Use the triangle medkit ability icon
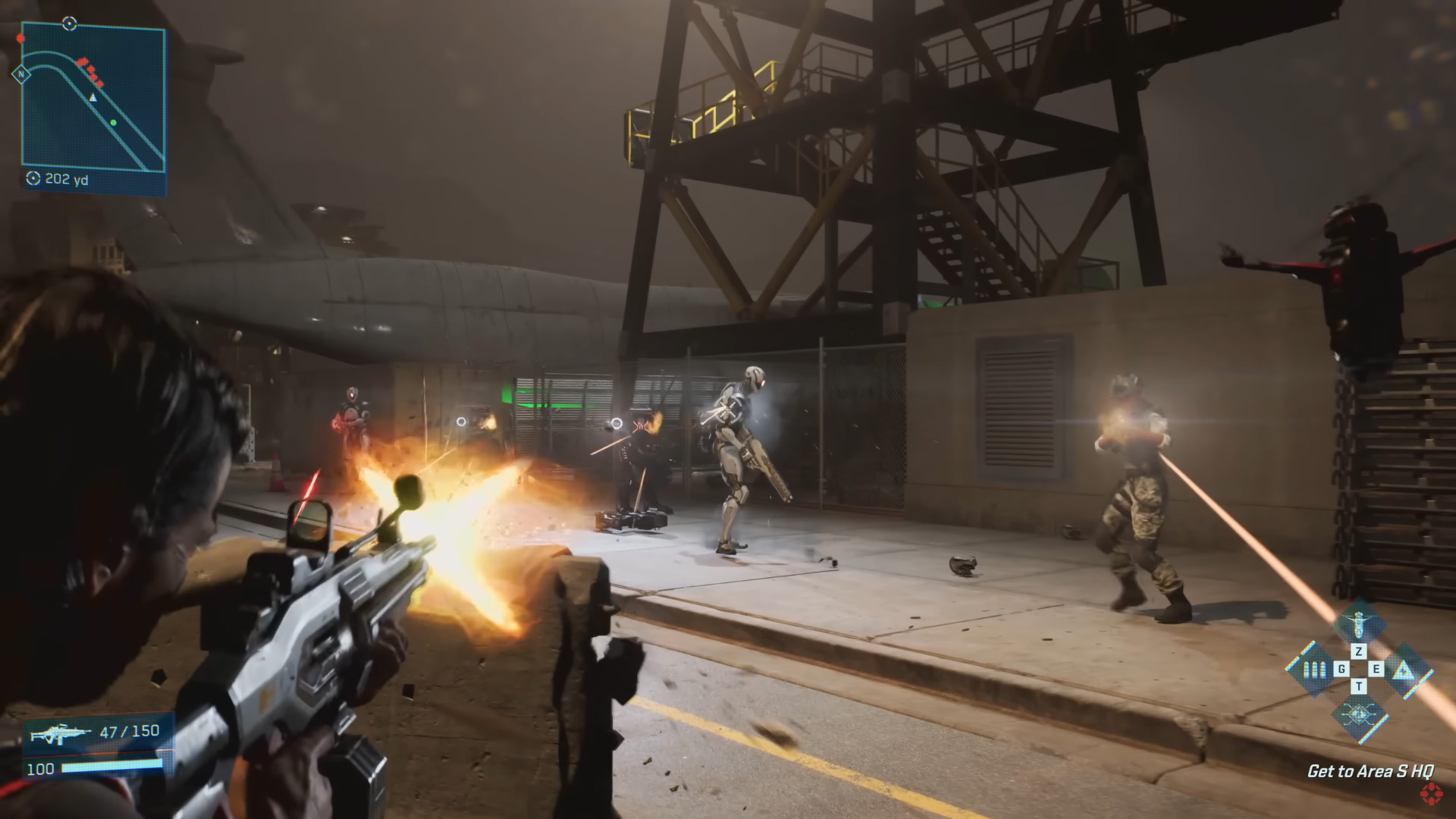 pos(1404,670)
